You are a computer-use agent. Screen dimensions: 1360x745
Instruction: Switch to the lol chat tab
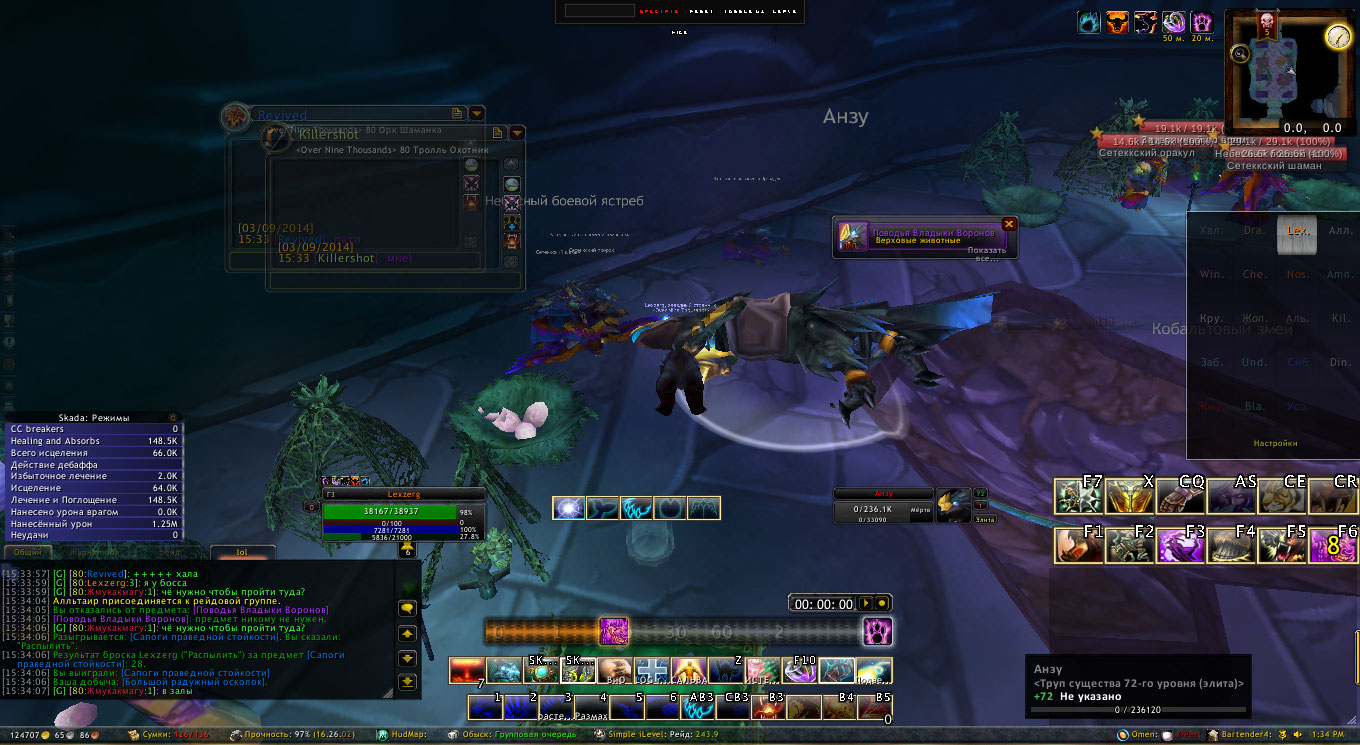(x=241, y=551)
